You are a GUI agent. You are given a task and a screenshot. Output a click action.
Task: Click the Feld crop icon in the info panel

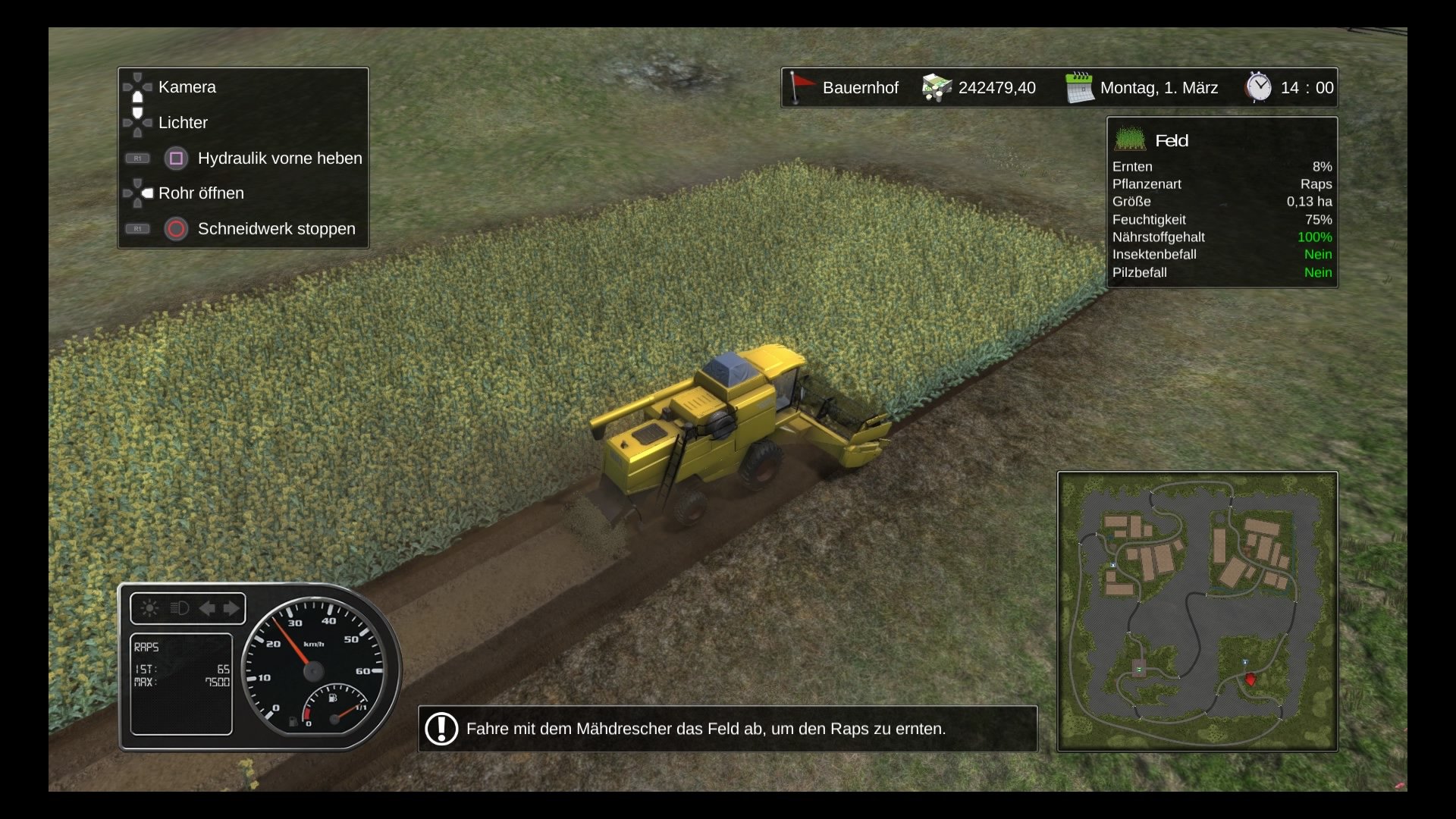coord(1130,140)
